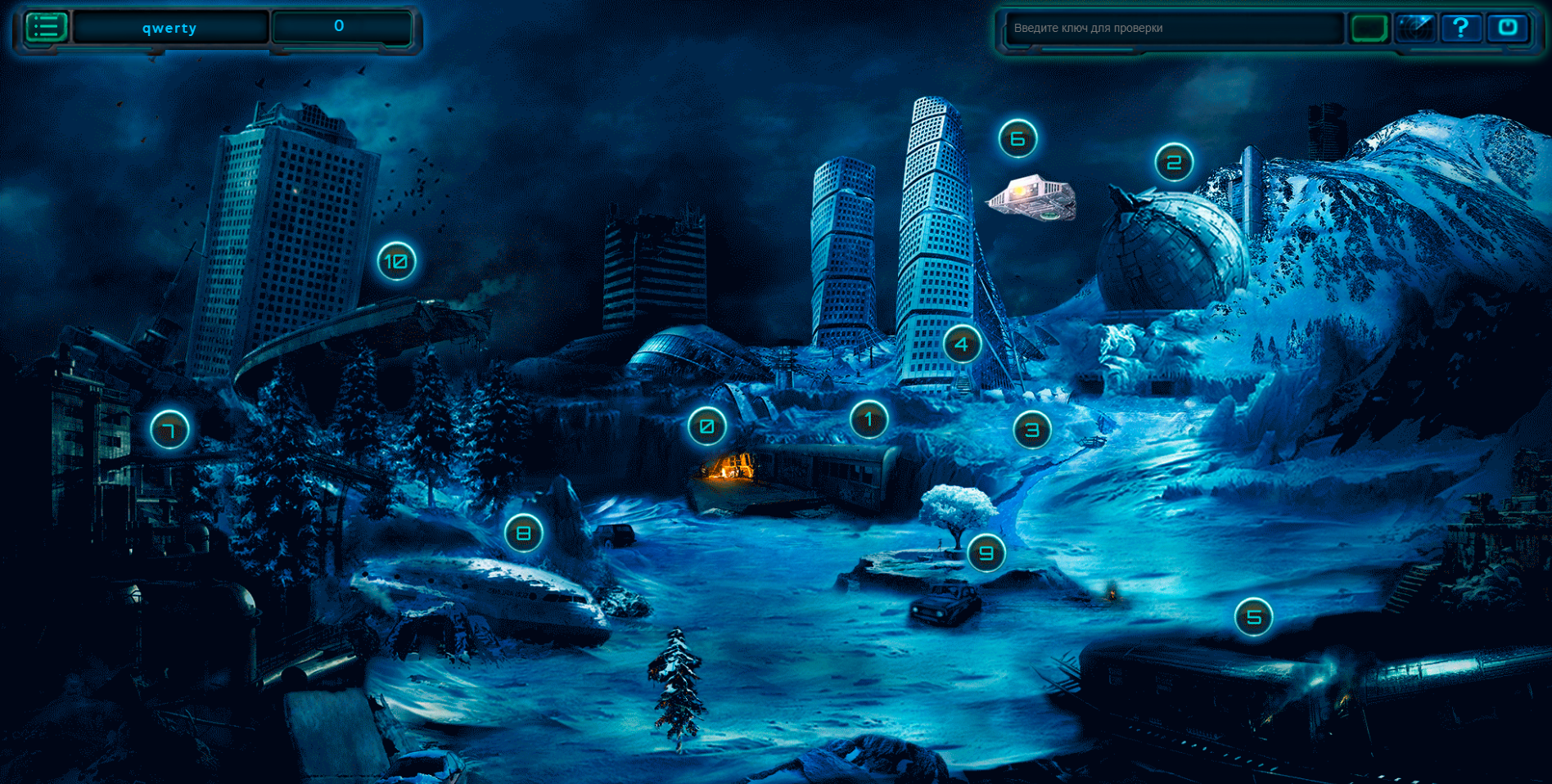Select level marker 0

pos(706,426)
